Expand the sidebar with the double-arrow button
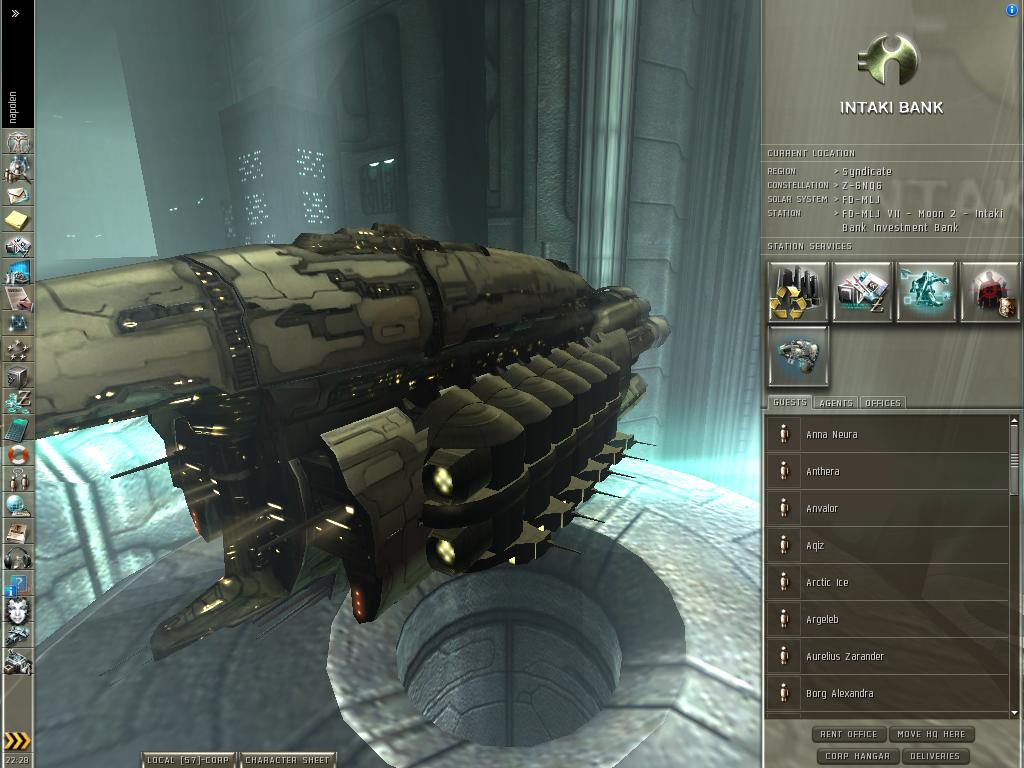 click(x=16, y=14)
